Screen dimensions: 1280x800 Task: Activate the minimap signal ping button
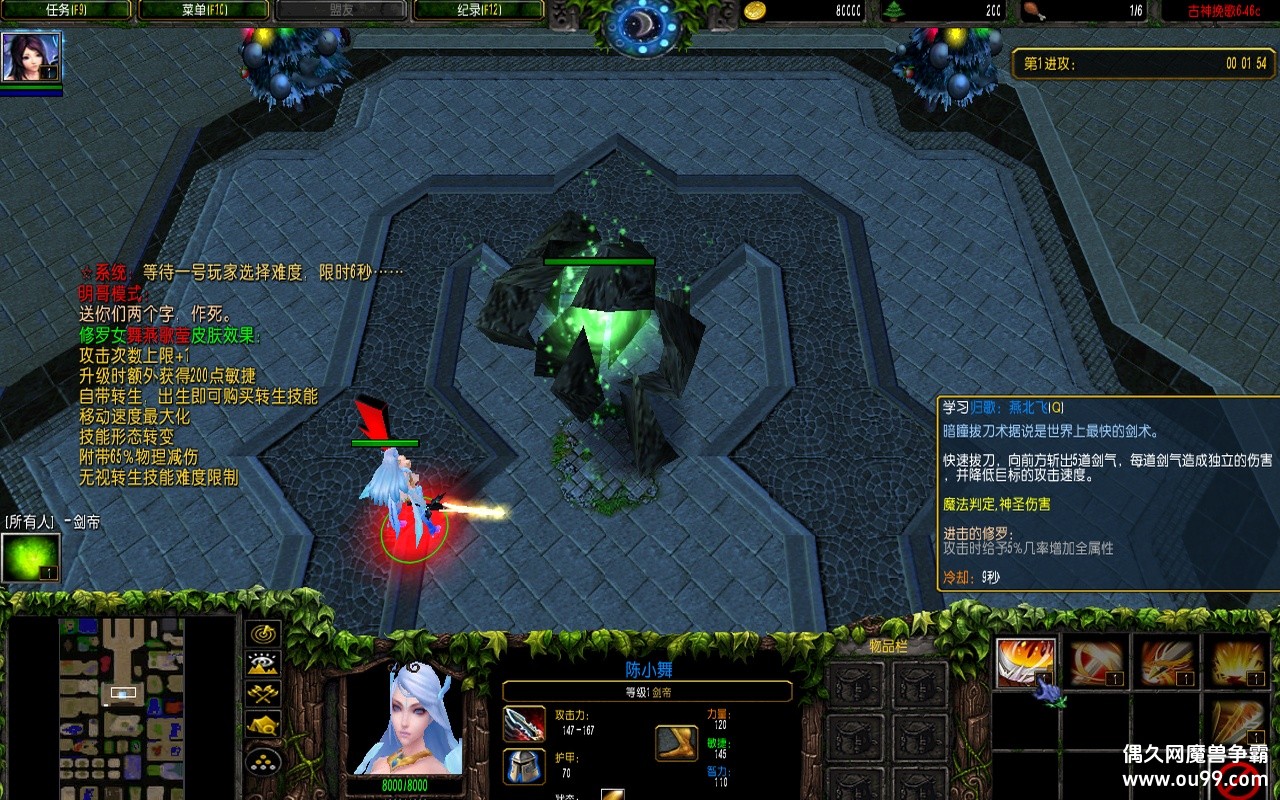point(263,634)
